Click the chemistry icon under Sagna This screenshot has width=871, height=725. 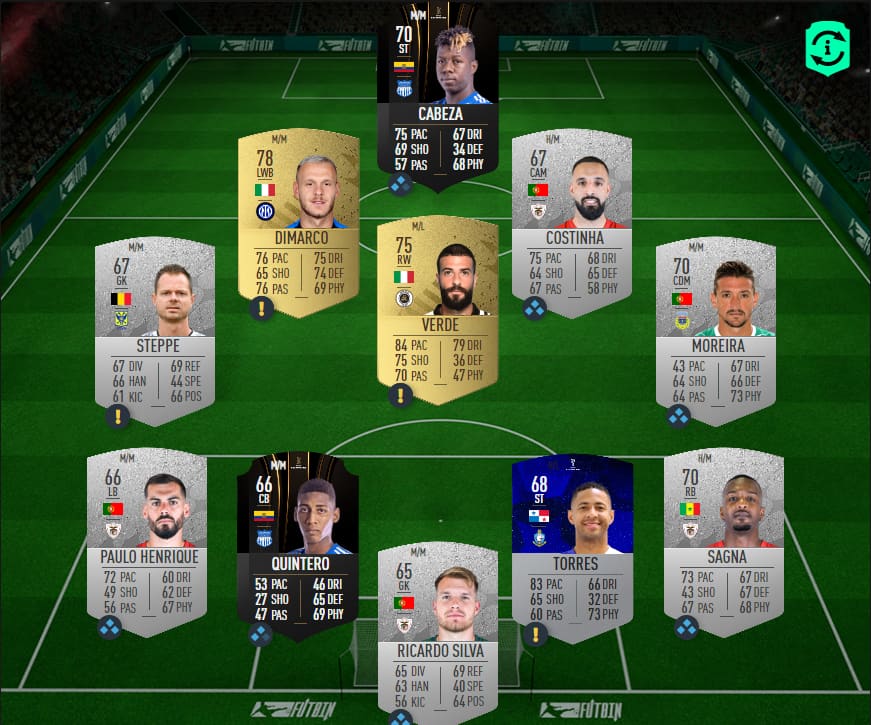tap(687, 627)
